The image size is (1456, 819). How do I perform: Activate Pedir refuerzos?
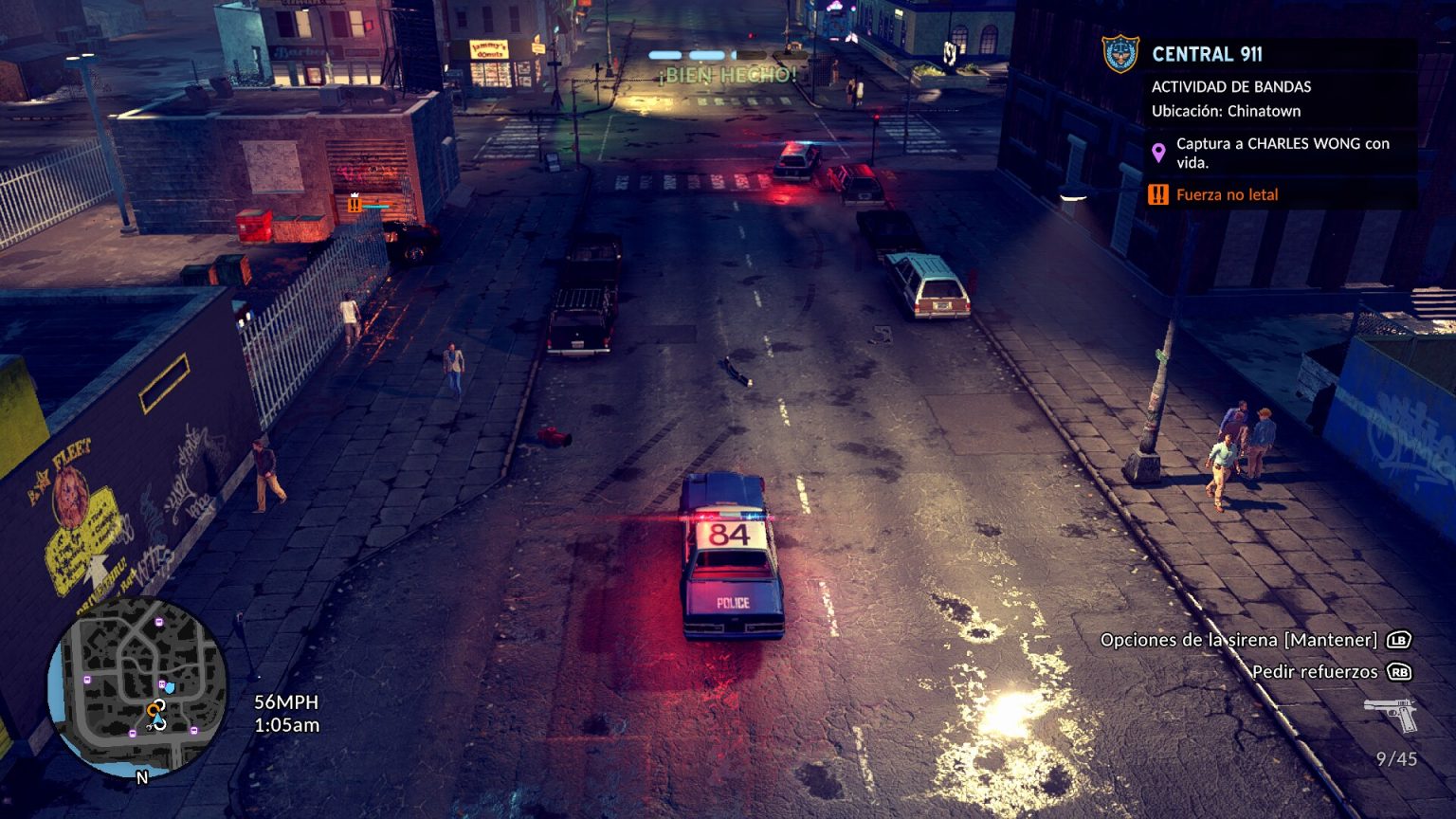coord(1312,671)
